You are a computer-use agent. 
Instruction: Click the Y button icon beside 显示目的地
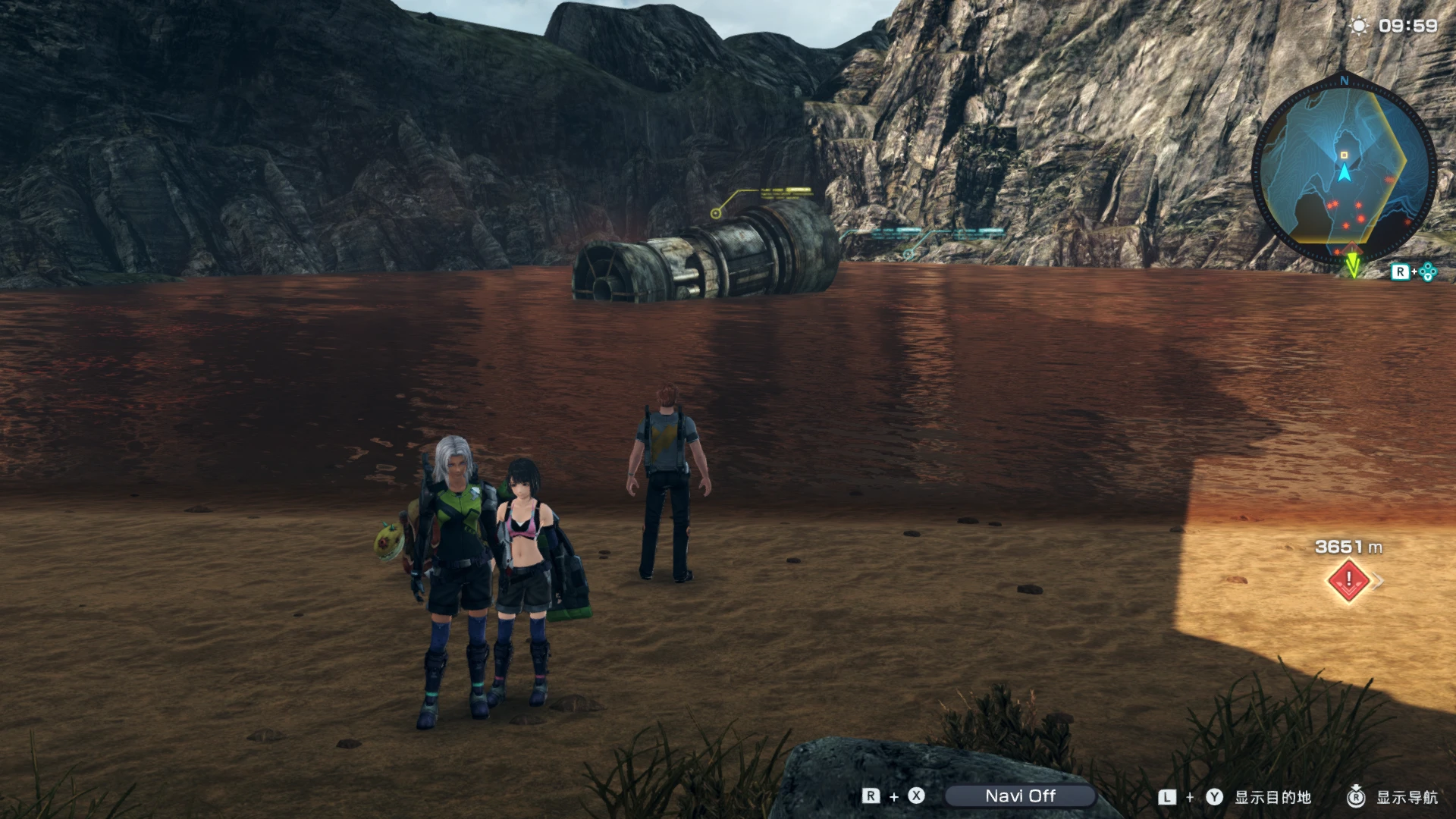tap(1214, 797)
